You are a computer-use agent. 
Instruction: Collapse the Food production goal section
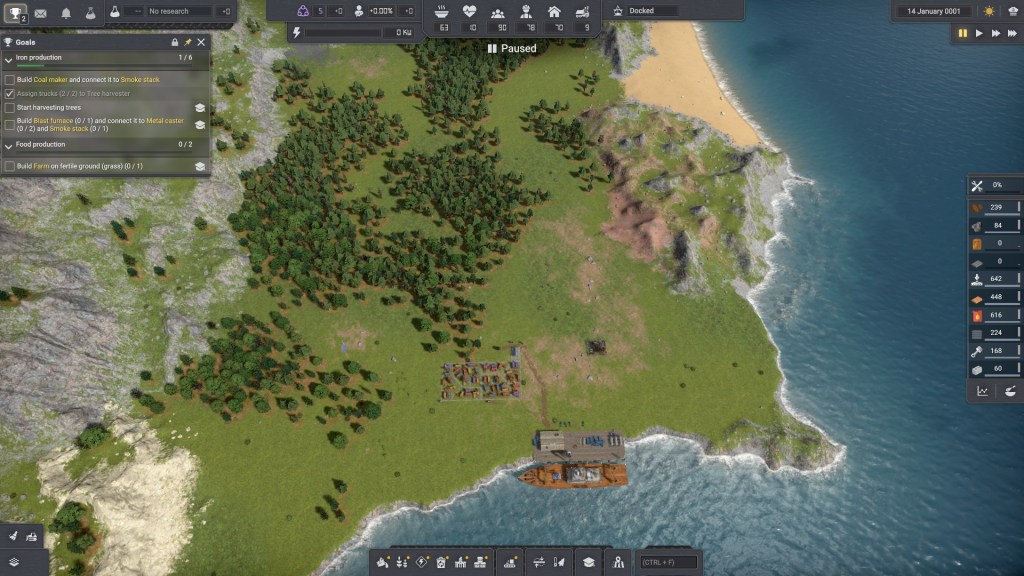[9, 145]
